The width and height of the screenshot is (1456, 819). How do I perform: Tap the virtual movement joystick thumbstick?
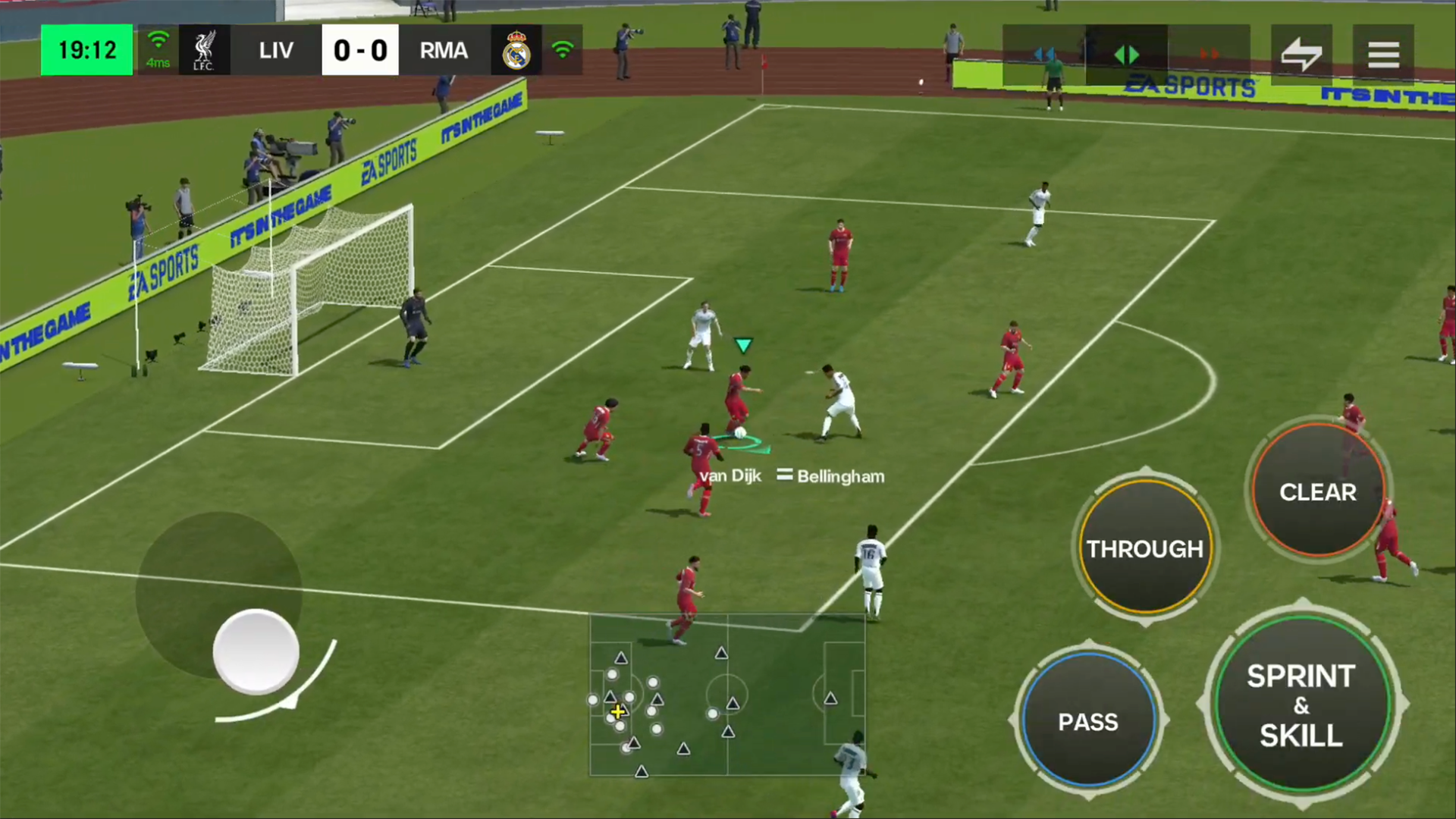256,652
